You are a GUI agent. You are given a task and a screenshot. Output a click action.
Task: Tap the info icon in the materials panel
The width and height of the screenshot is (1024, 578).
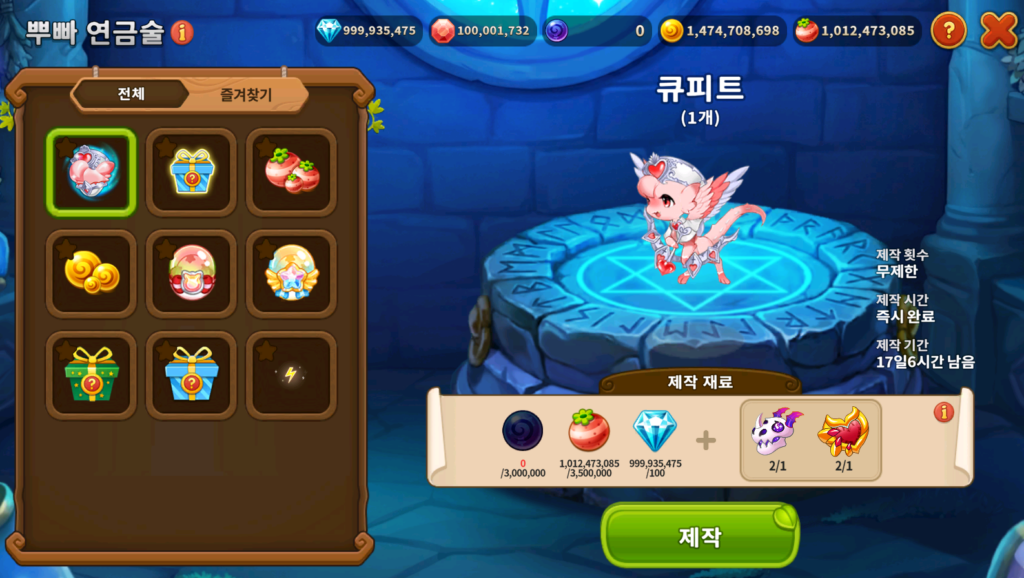click(x=943, y=412)
